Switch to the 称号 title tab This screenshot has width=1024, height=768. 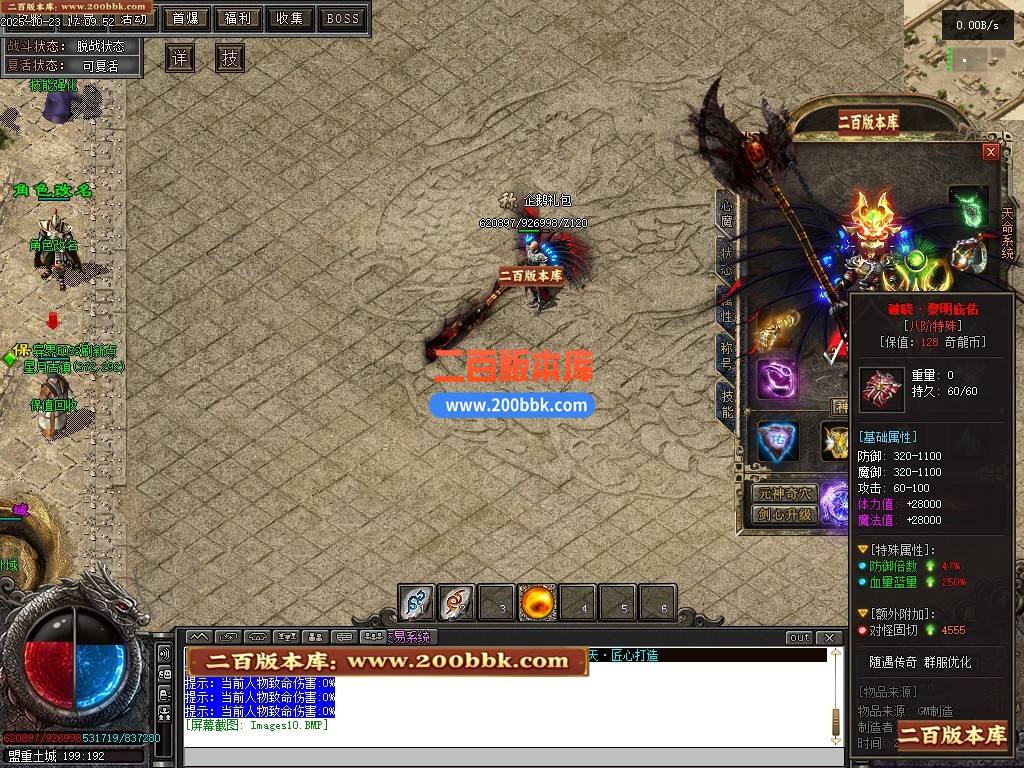pyautogui.click(x=727, y=356)
